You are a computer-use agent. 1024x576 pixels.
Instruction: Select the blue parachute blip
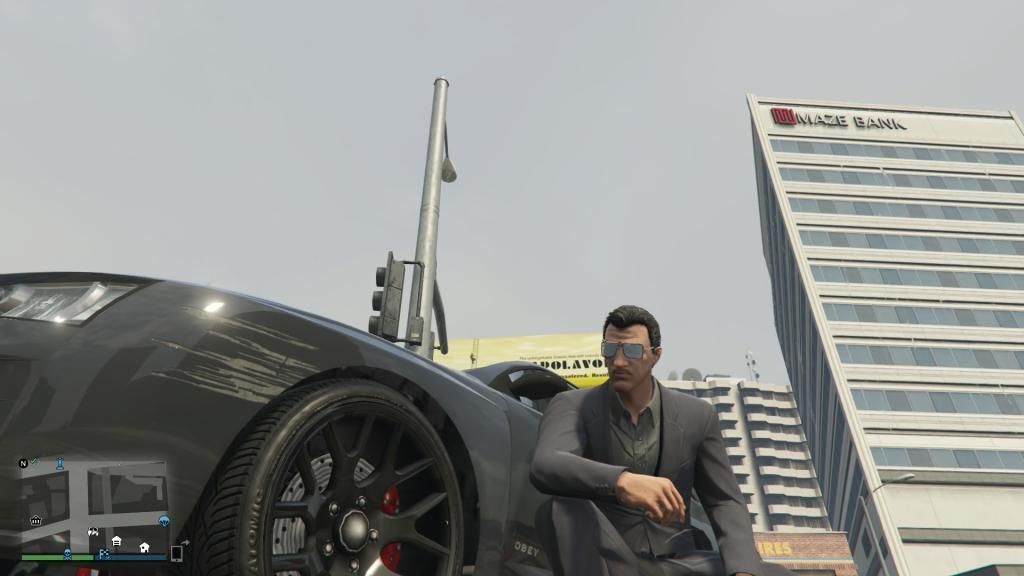pos(164,521)
